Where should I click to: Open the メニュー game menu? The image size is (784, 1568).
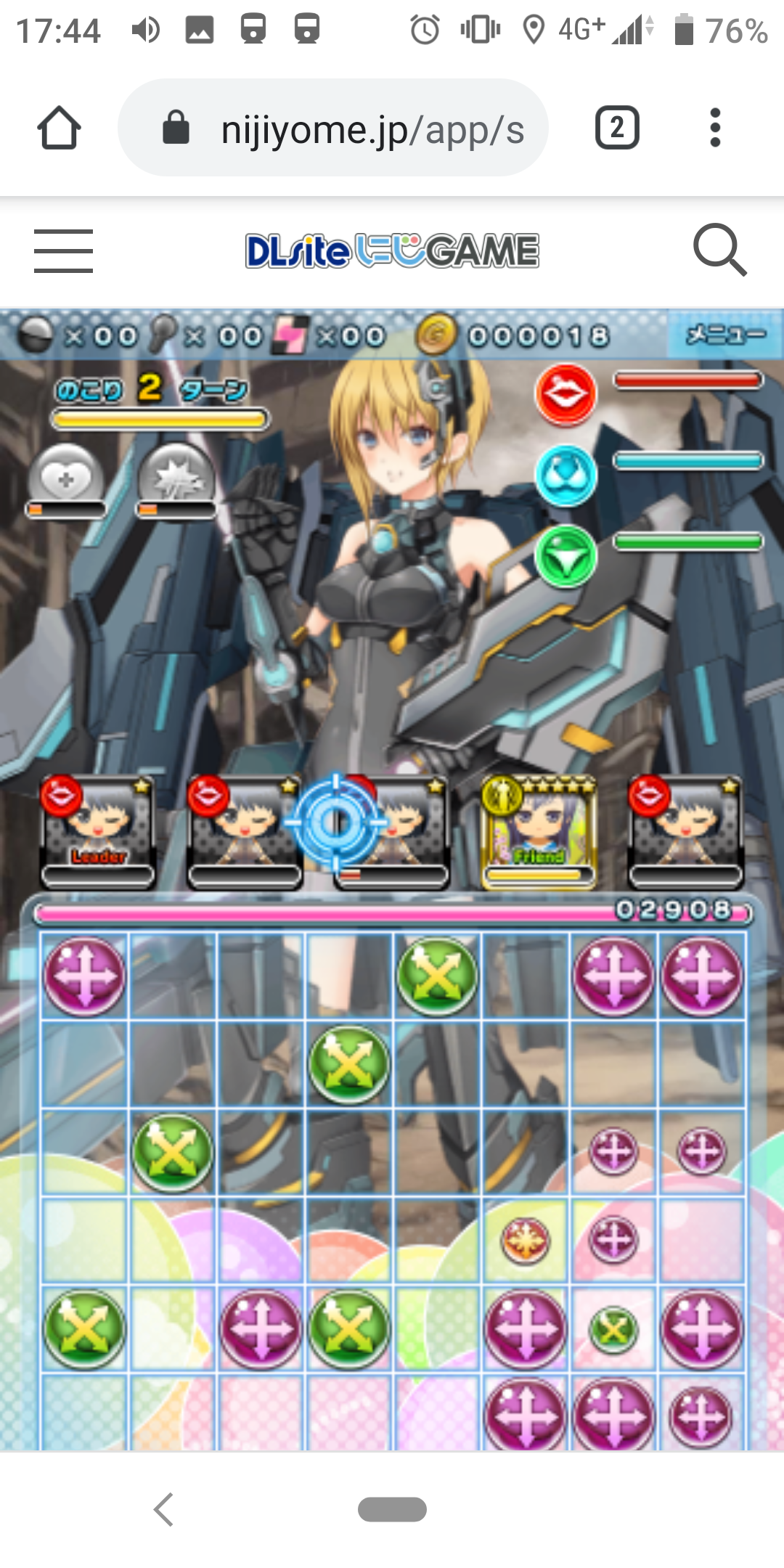[x=724, y=335]
